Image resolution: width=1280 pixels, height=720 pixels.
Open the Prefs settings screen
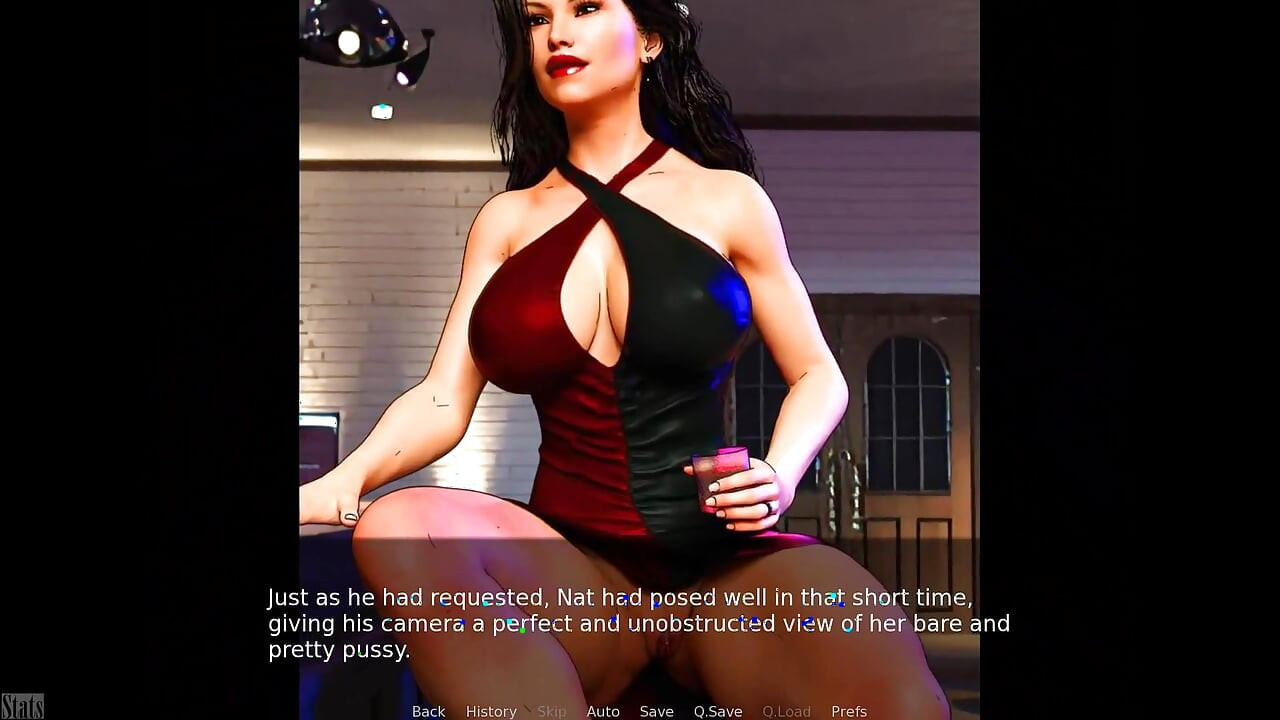point(849,711)
